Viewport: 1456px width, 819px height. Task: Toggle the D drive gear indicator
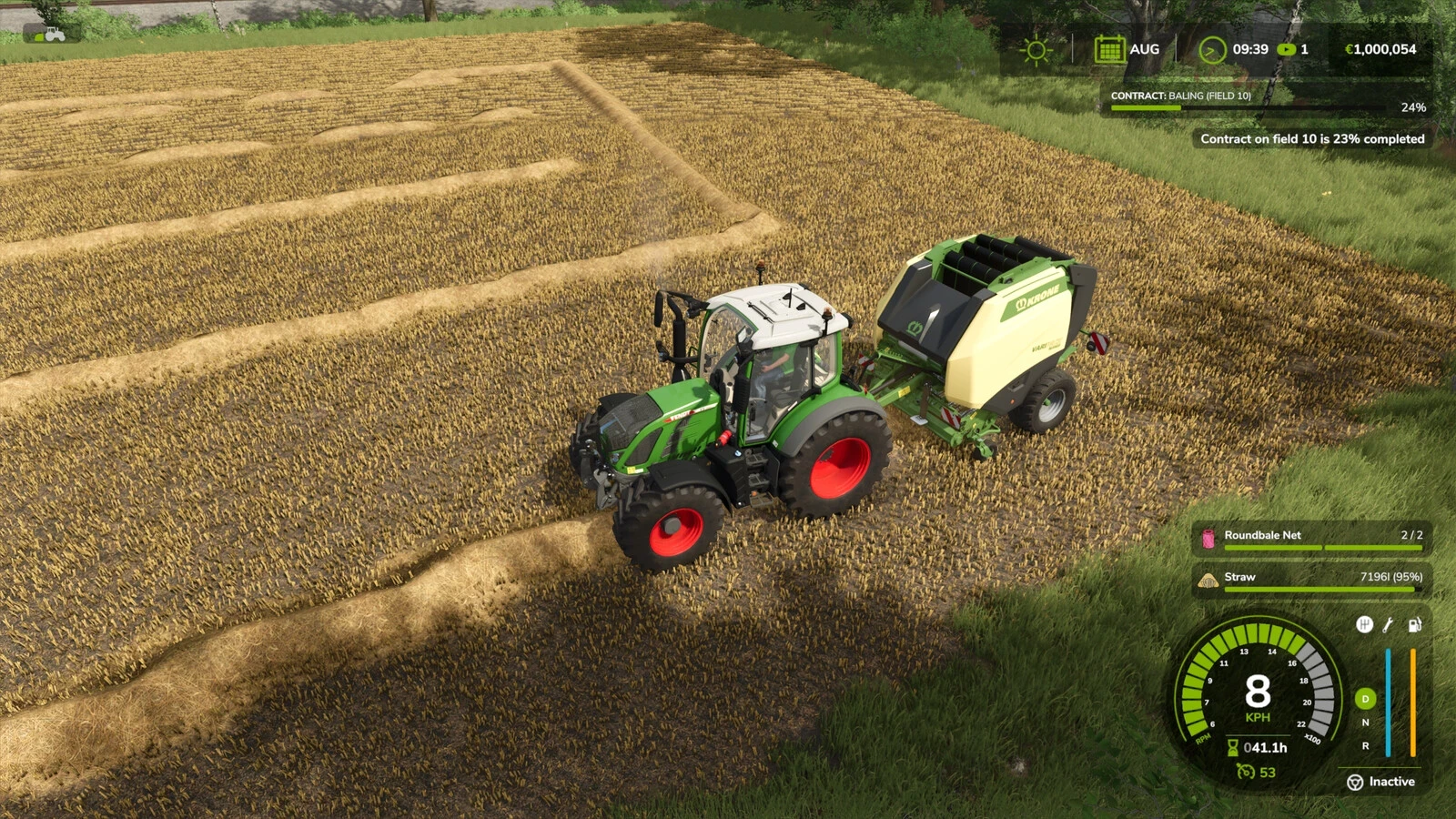tap(1364, 699)
